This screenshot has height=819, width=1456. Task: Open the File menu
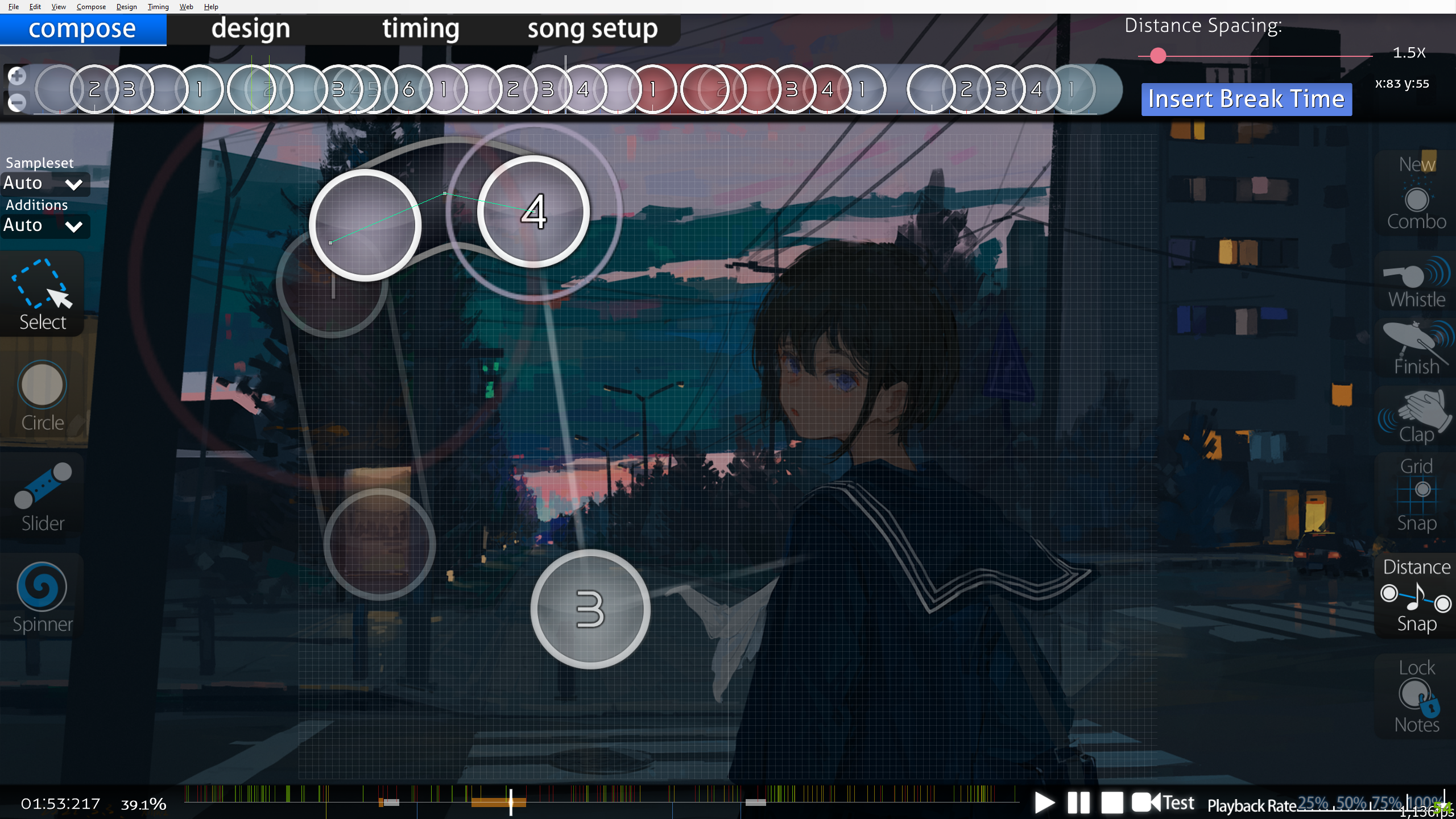[x=14, y=7]
